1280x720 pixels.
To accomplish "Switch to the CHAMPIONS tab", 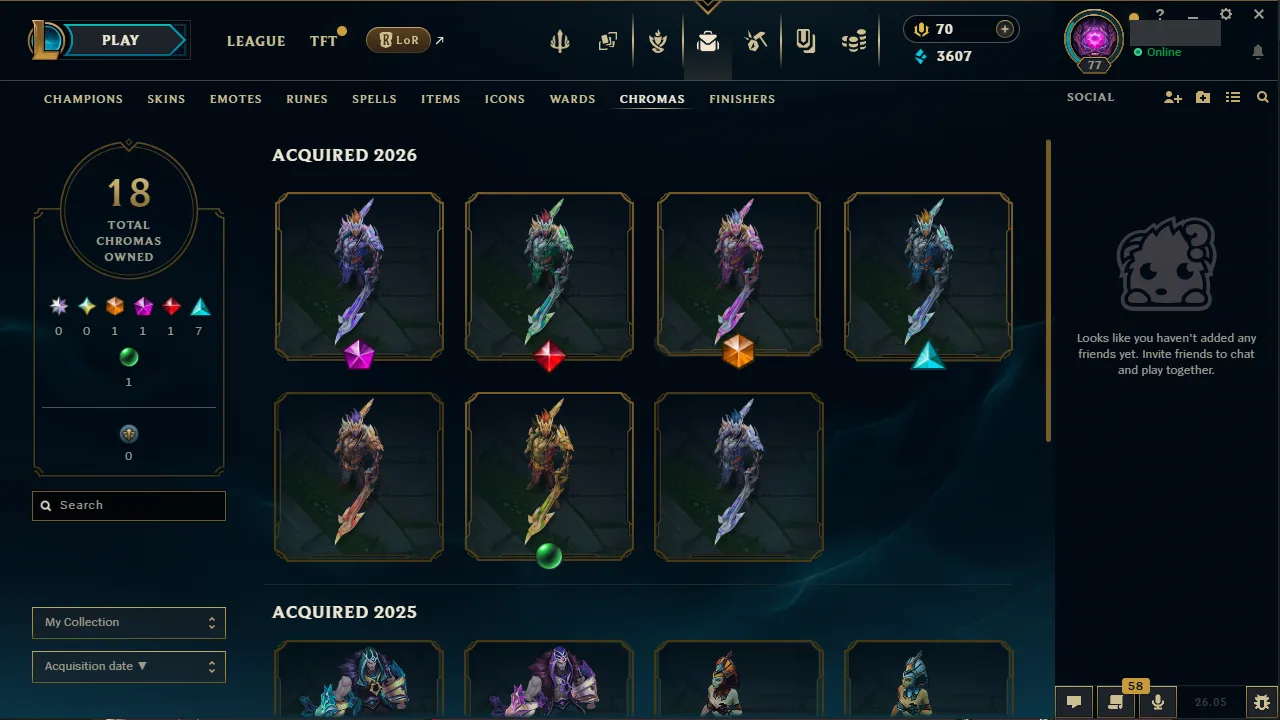I will [x=83, y=99].
